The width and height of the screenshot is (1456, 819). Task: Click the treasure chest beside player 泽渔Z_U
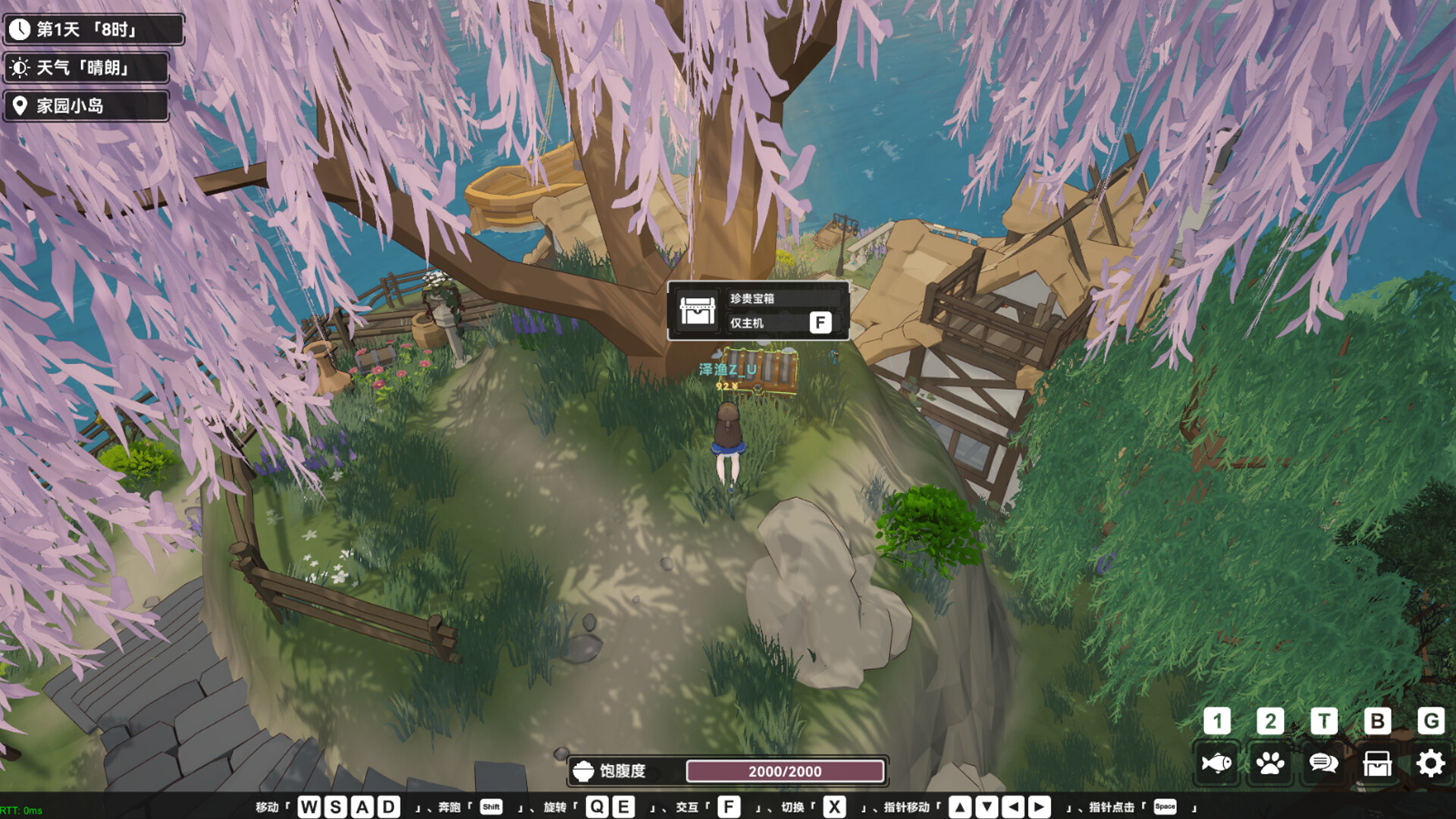[760, 372]
